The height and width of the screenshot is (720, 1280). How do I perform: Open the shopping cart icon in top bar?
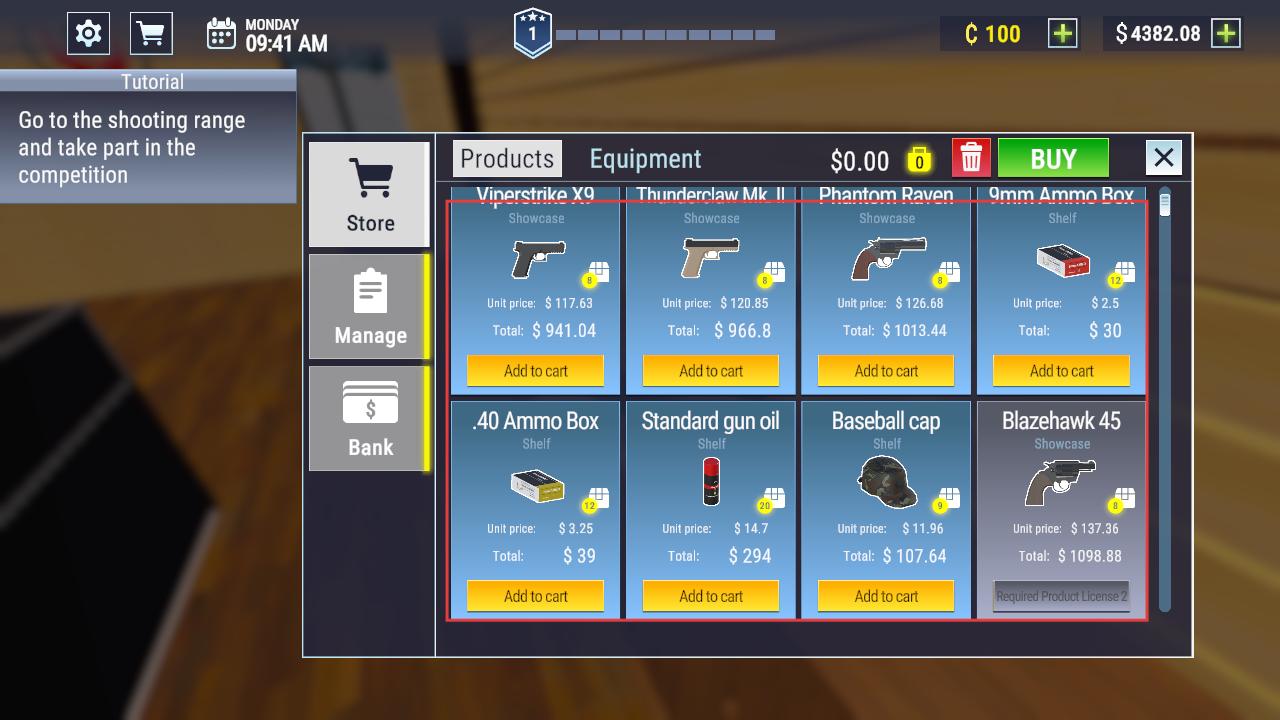click(151, 34)
